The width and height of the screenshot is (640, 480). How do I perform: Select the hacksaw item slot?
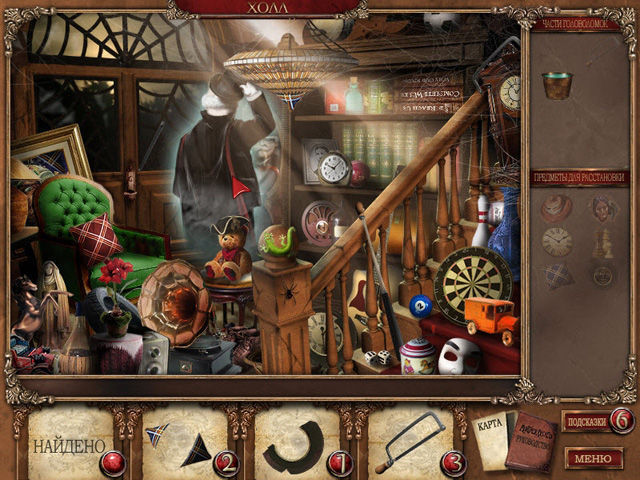tap(409, 442)
